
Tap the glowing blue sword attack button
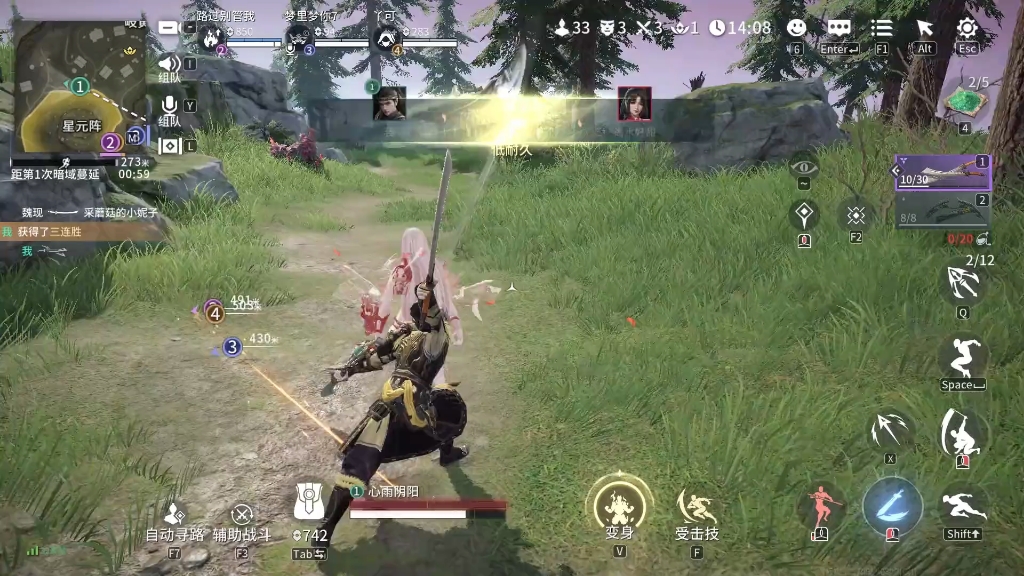coord(891,504)
